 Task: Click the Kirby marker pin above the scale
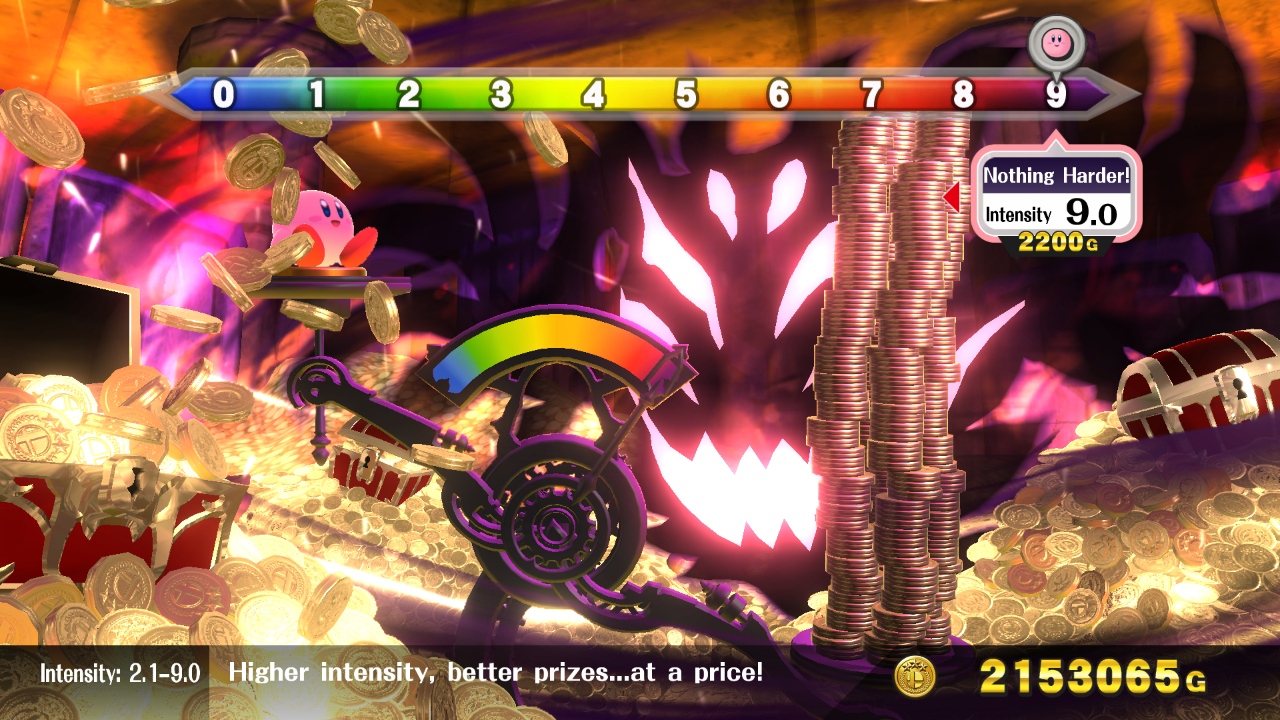click(x=1056, y=43)
